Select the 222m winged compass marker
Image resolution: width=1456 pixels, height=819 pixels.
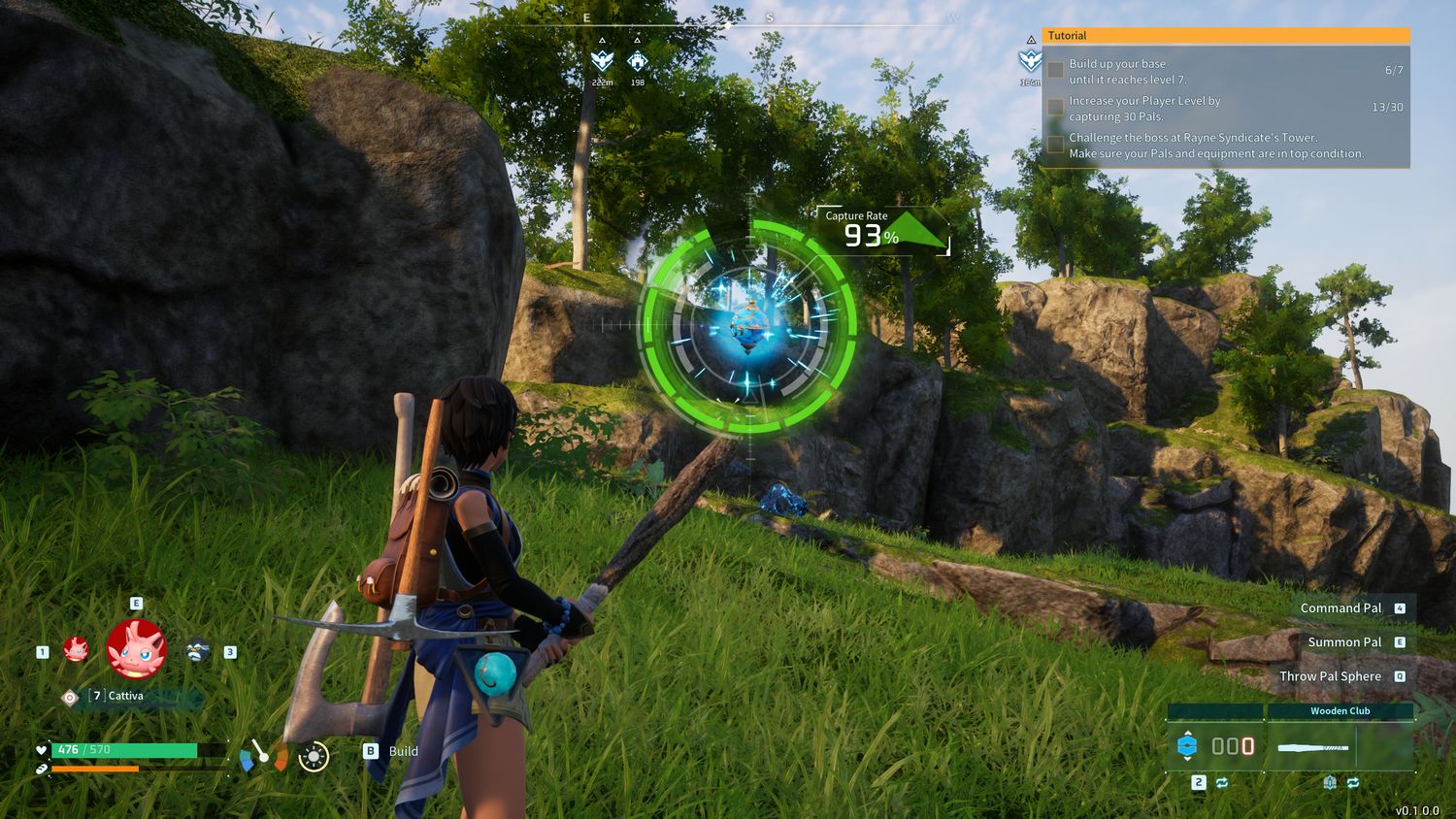[x=602, y=62]
